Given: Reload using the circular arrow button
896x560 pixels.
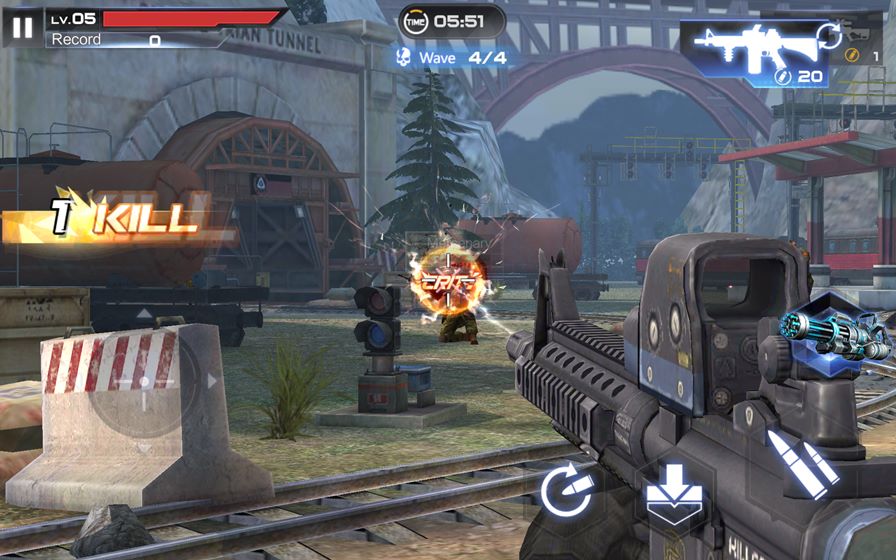Looking at the screenshot, I should coord(567,491).
